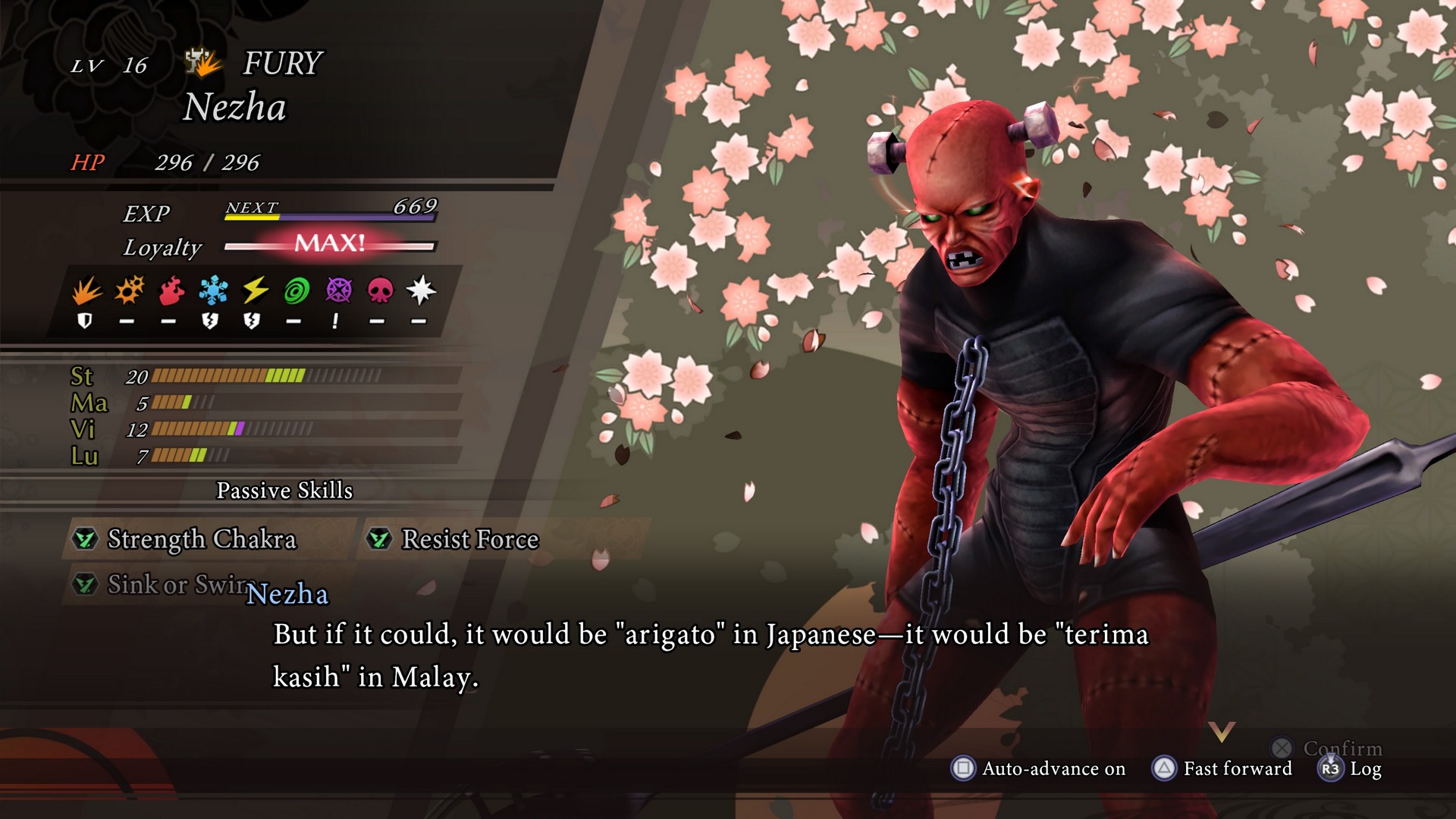Activate Fast forward for the dialogue
The image size is (1456, 819).
tap(1222, 768)
